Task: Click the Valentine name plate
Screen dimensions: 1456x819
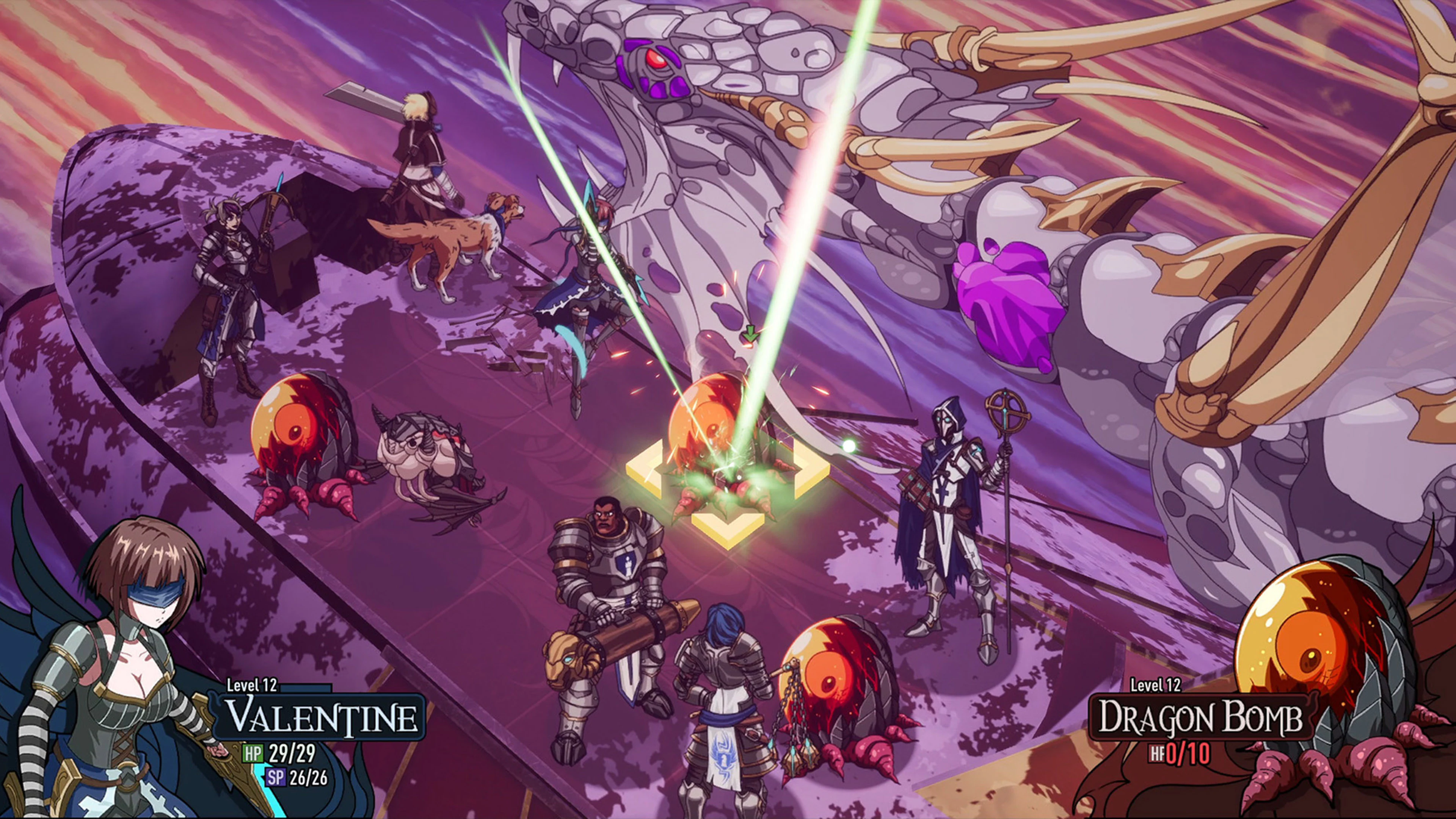Action: pos(321,717)
